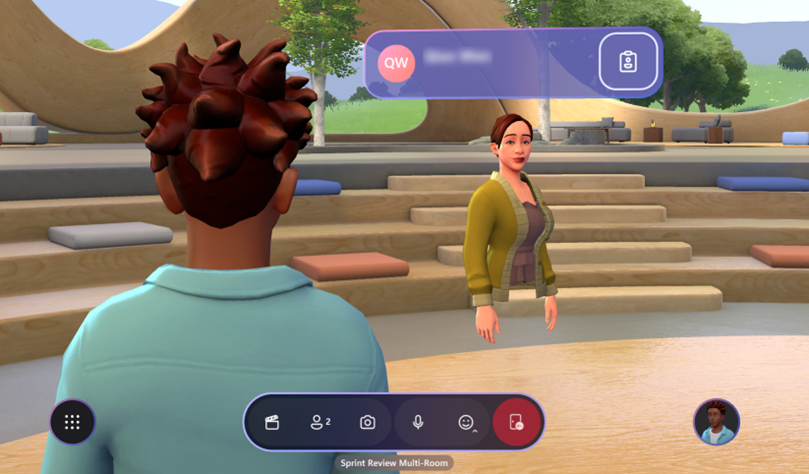Toggle the microphone
This screenshot has width=809, height=474.
tap(418, 422)
